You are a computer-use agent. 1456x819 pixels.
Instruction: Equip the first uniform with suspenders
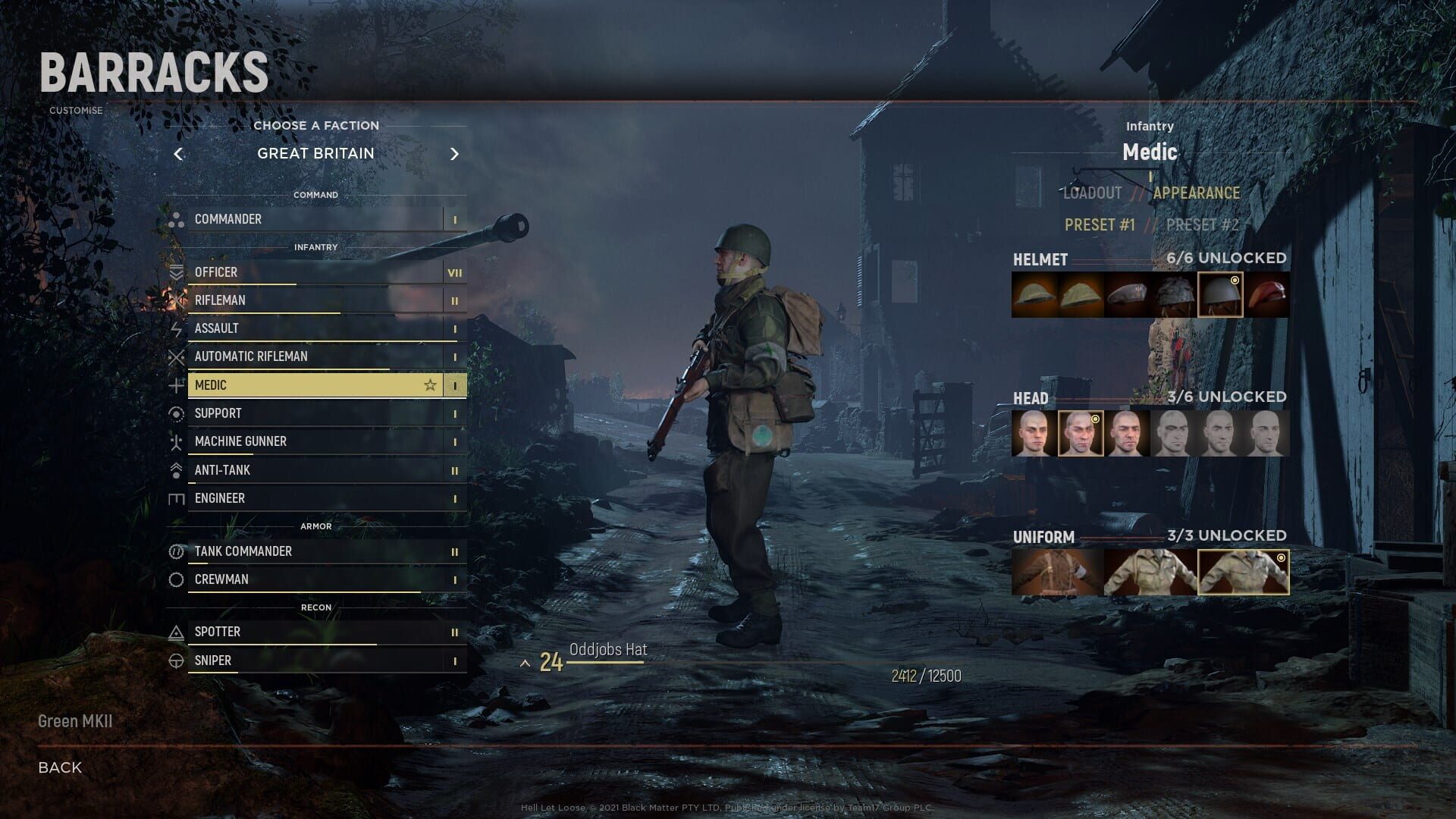[x=1056, y=573]
